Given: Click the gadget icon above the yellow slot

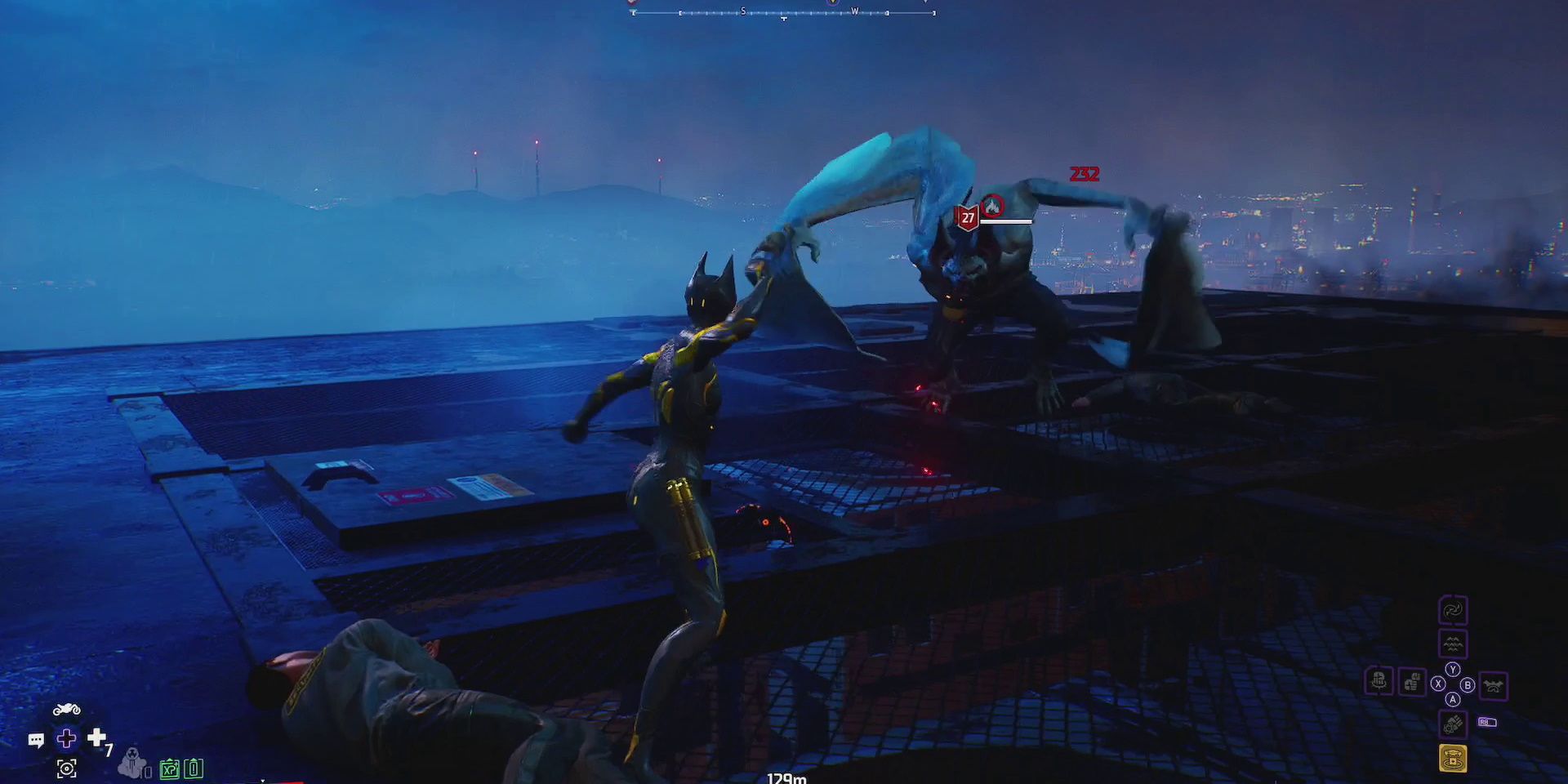Looking at the screenshot, I should tap(1454, 724).
